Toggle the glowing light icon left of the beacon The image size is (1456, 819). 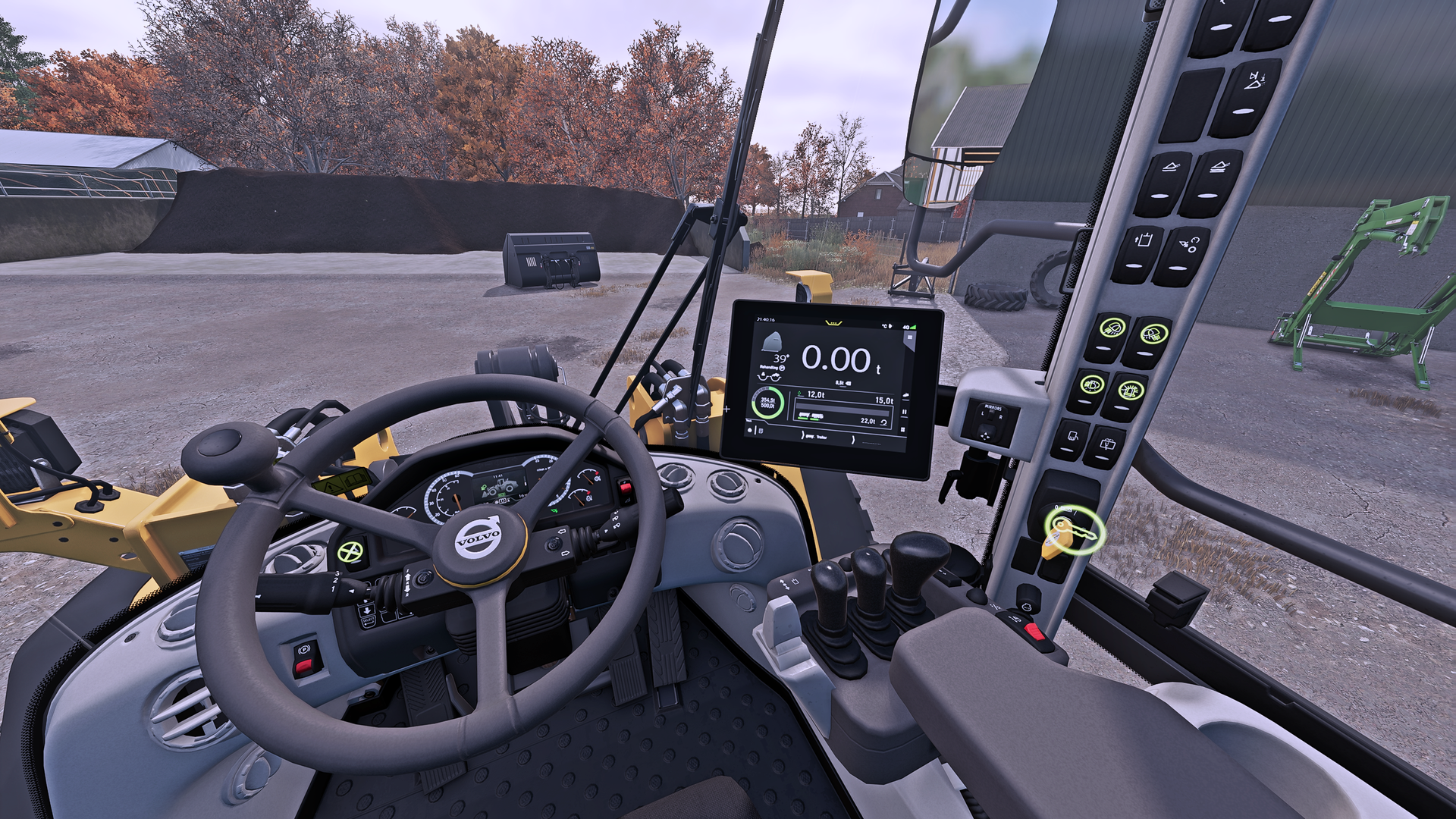(x=1092, y=384)
